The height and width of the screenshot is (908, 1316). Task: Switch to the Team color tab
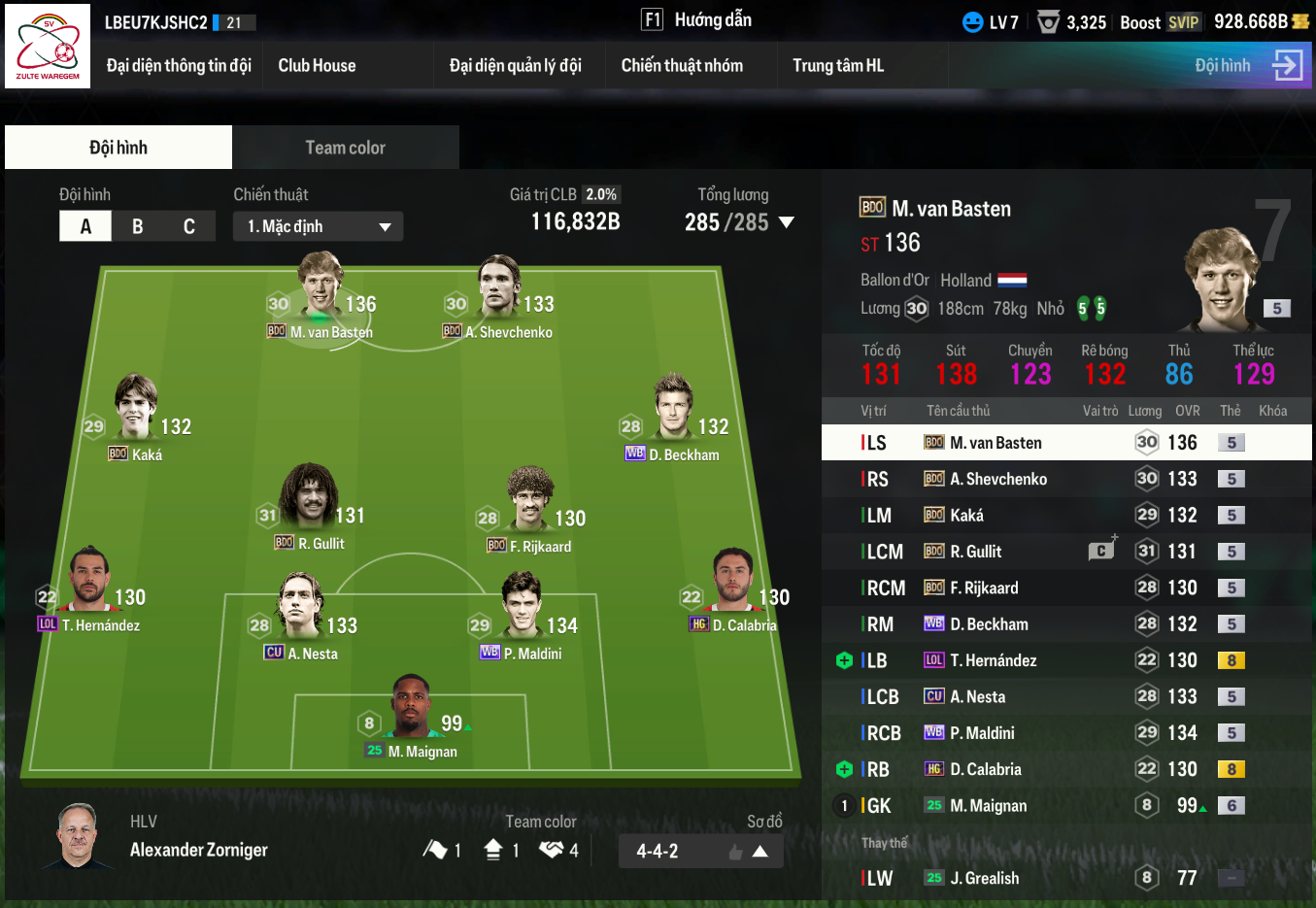click(345, 148)
